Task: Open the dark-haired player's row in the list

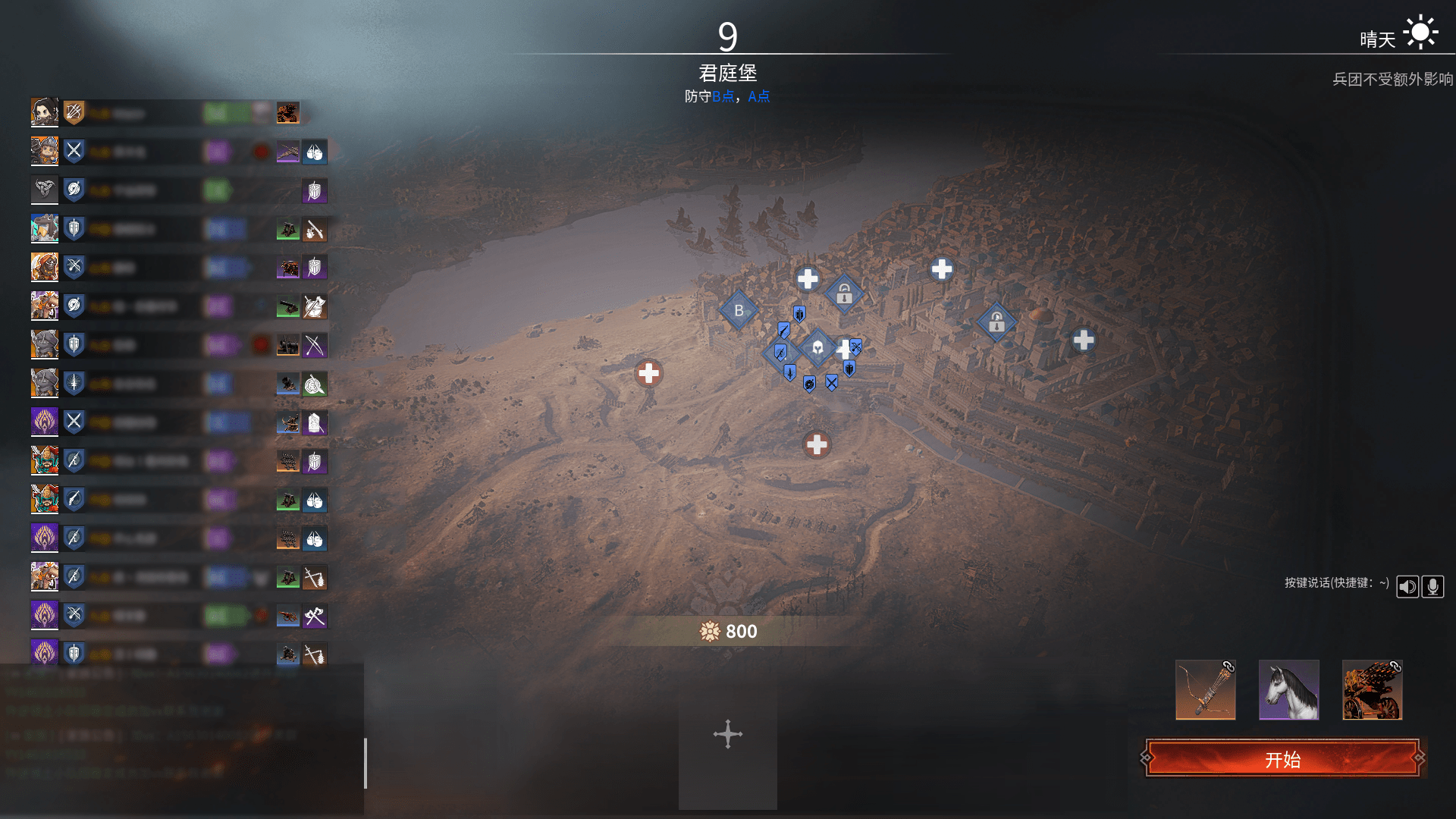Action: click(45, 113)
